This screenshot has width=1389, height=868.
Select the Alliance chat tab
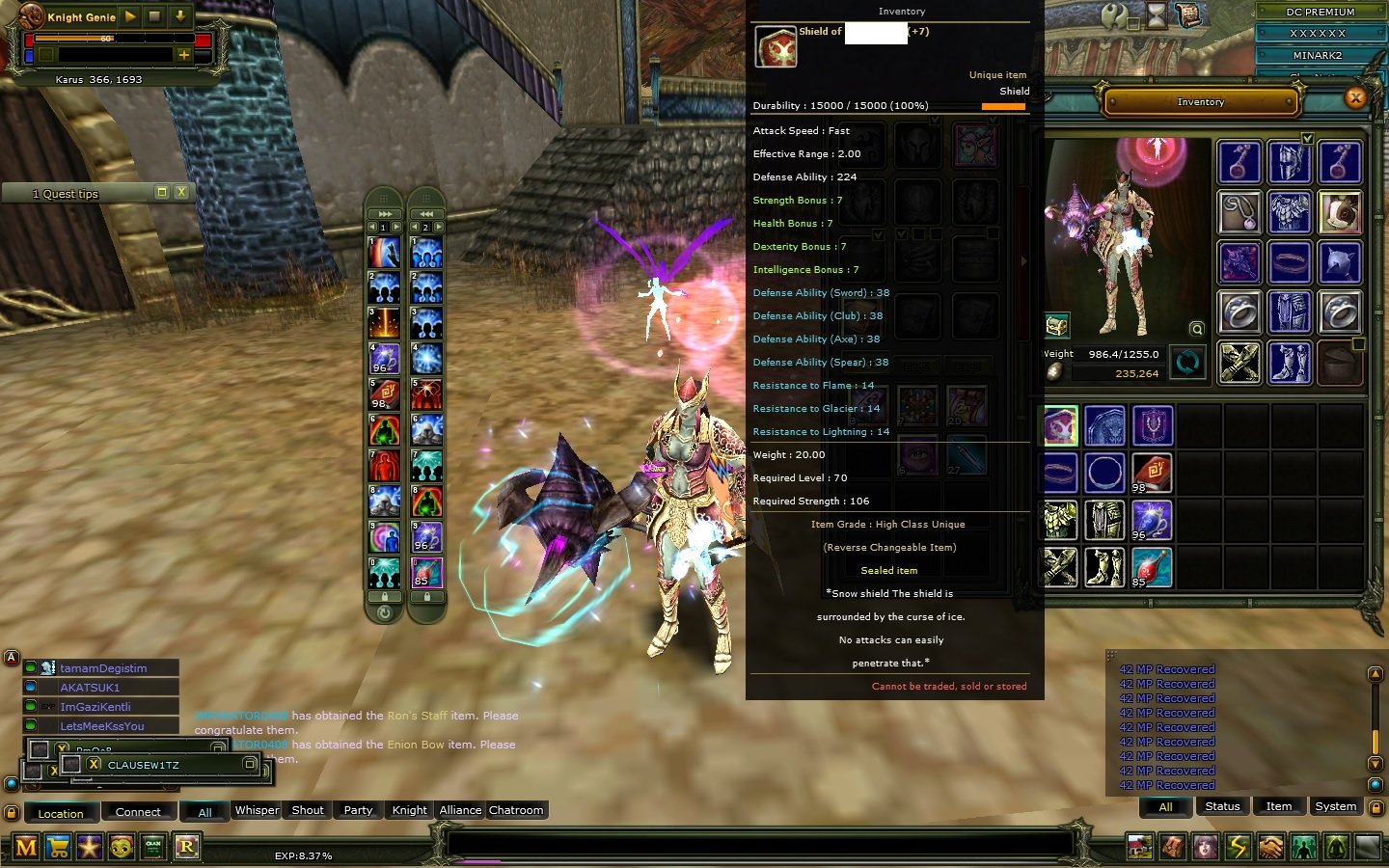[460, 810]
